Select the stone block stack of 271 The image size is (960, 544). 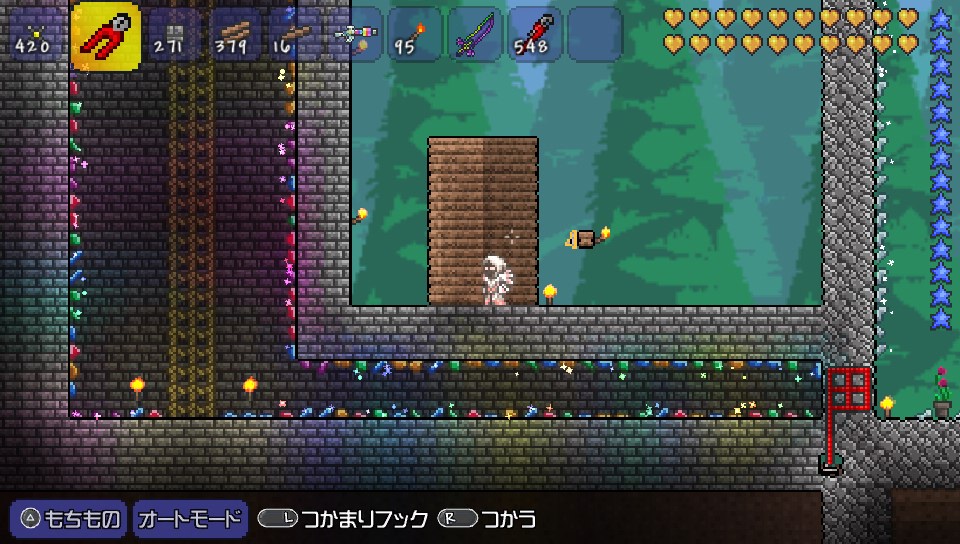click(176, 35)
